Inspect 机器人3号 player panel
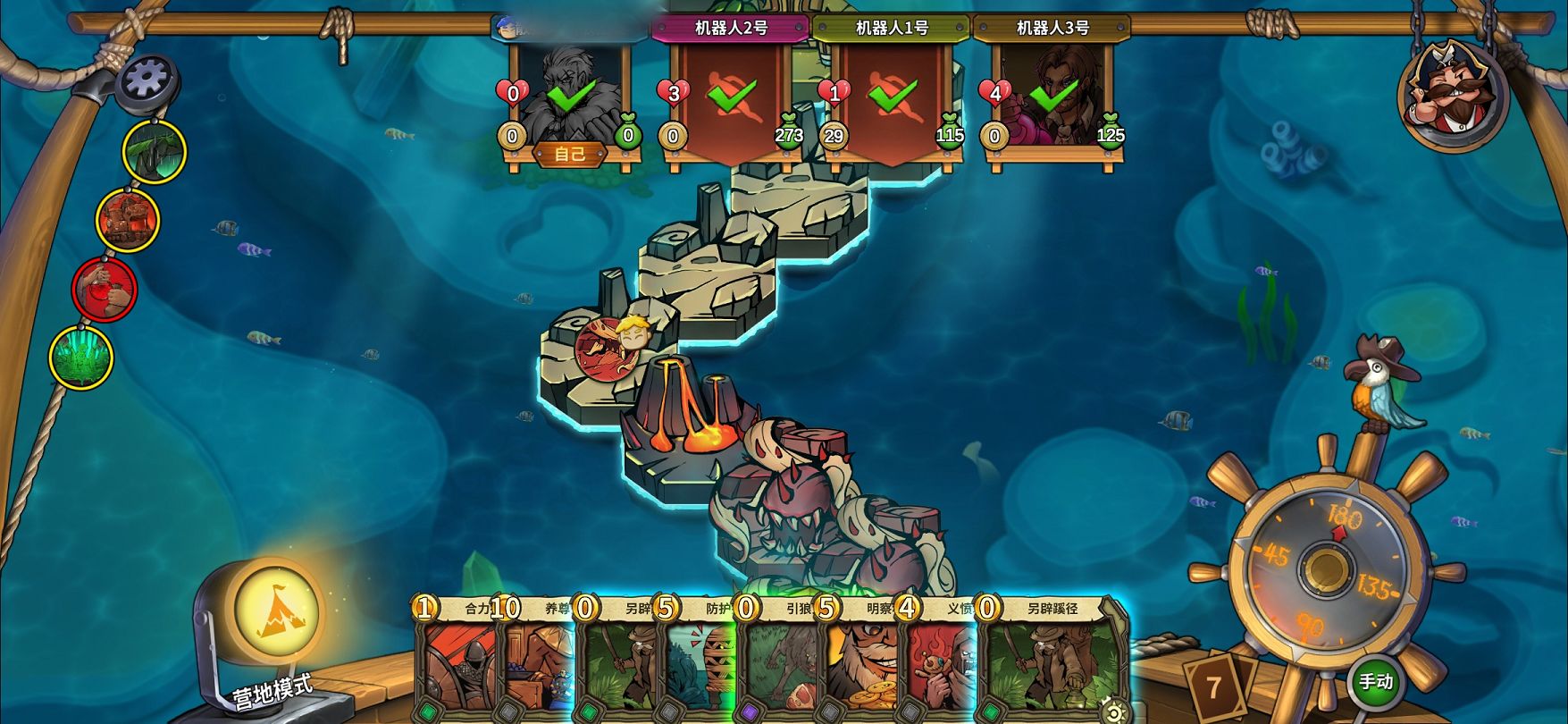 coord(1052,98)
